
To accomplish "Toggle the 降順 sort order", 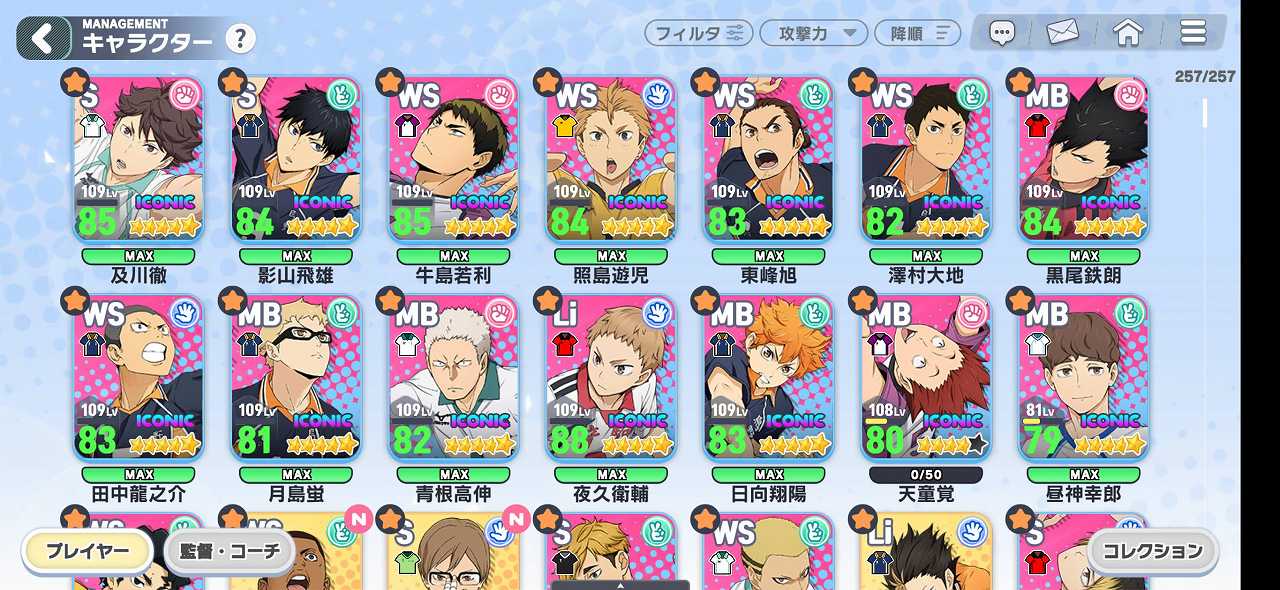I will (917, 33).
